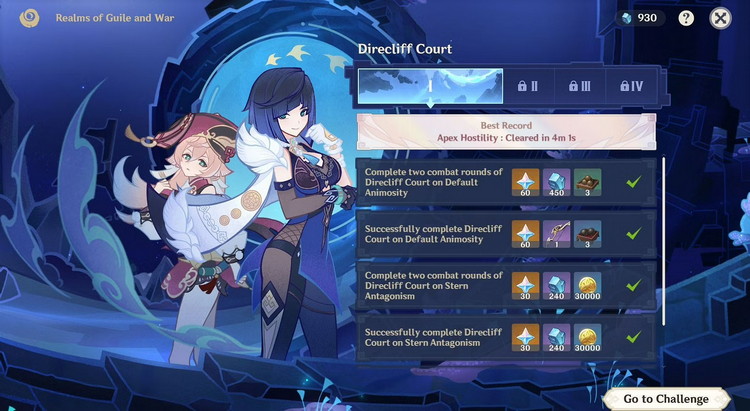Image resolution: width=750 pixels, height=411 pixels.
Task: Select locked stage tab III
Action: tap(580, 86)
